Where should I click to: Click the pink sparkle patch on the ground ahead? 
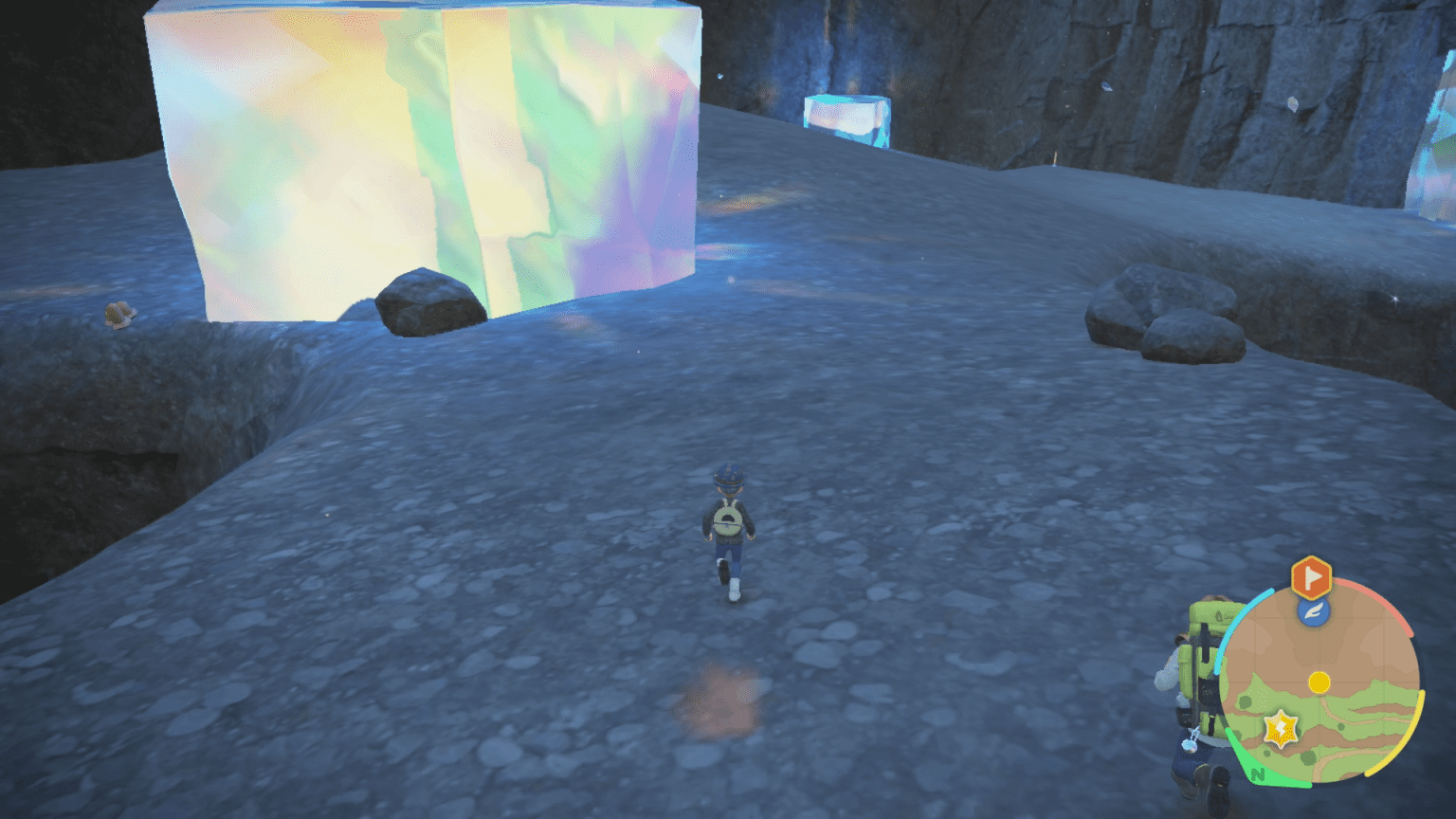tap(724, 700)
